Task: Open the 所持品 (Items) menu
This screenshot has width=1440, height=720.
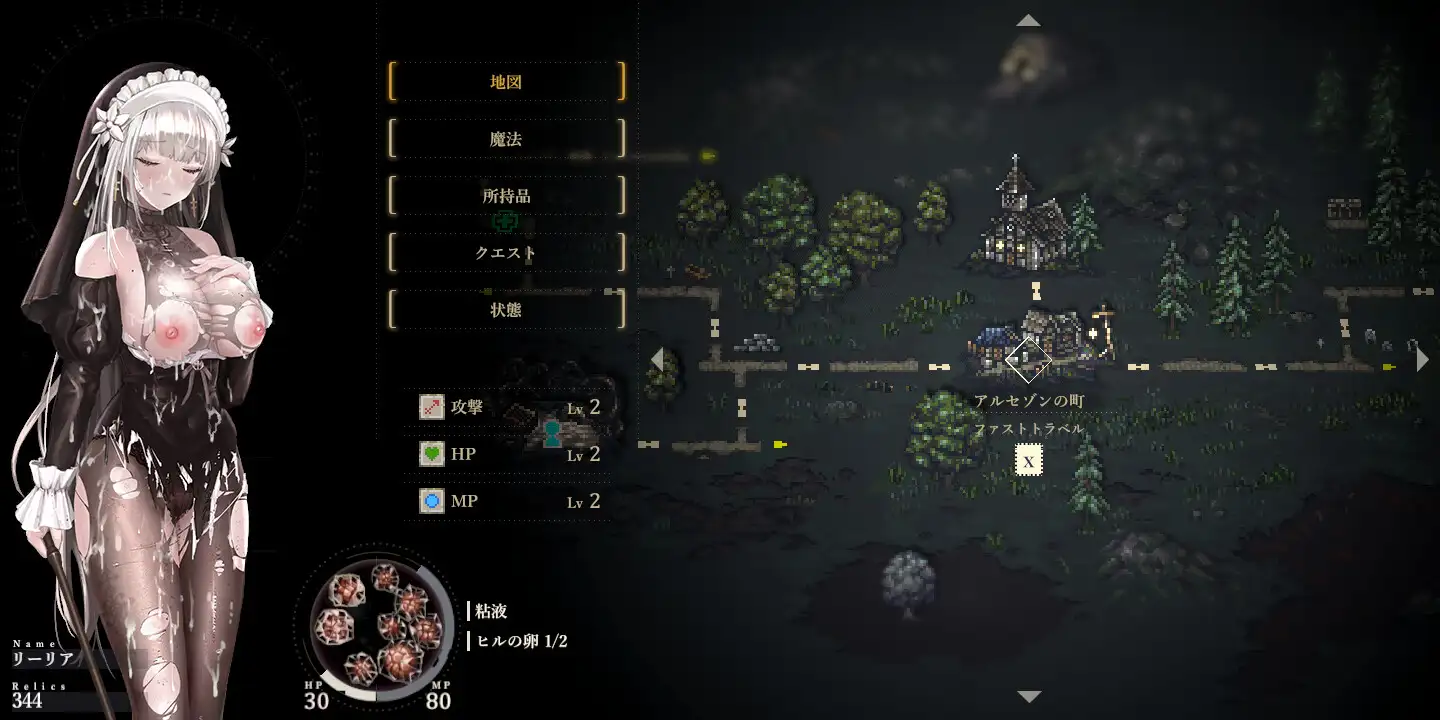Action: [506, 196]
